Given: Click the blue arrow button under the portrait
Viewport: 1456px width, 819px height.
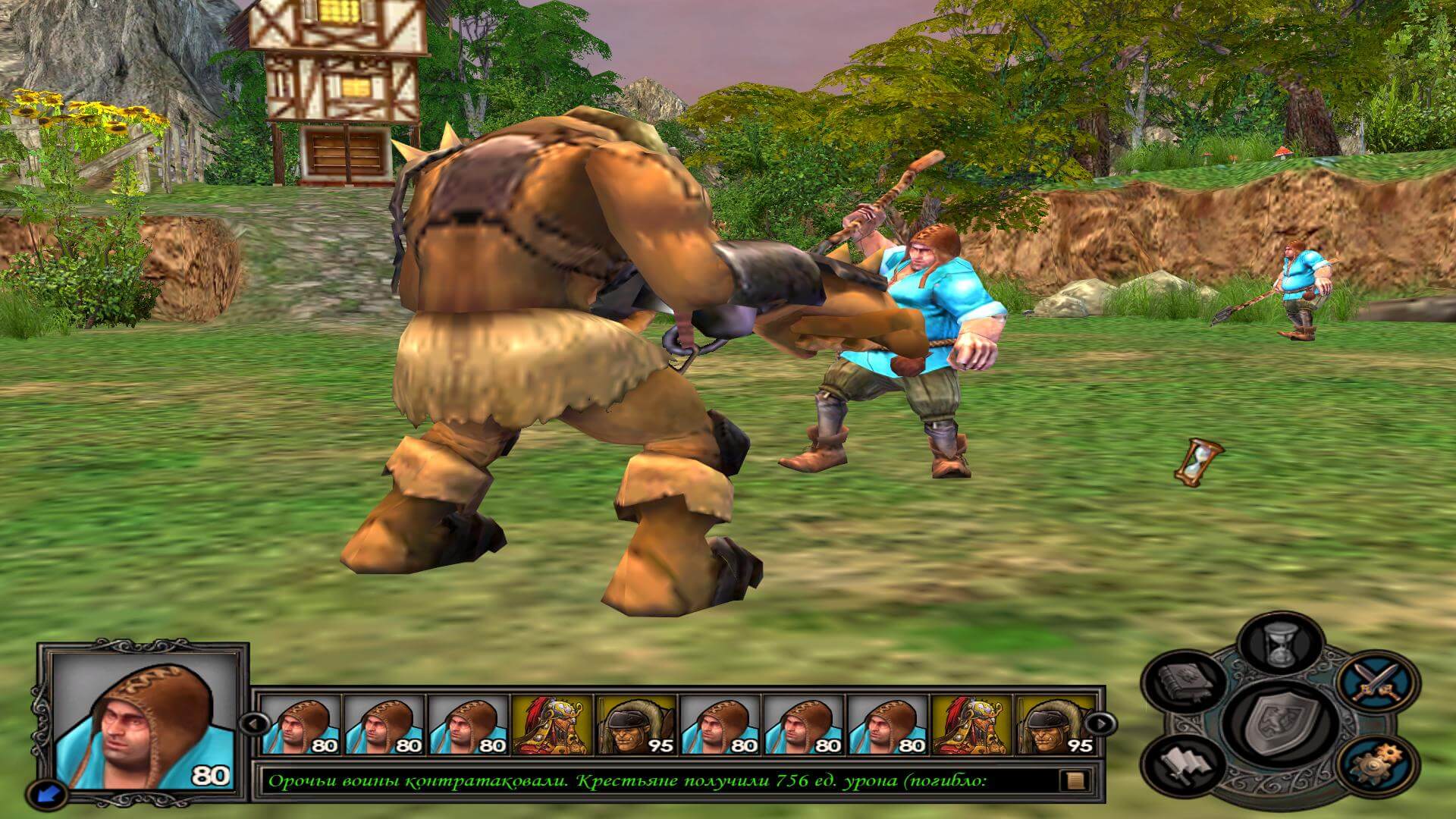Looking at the screenshot, I should 45,793.
